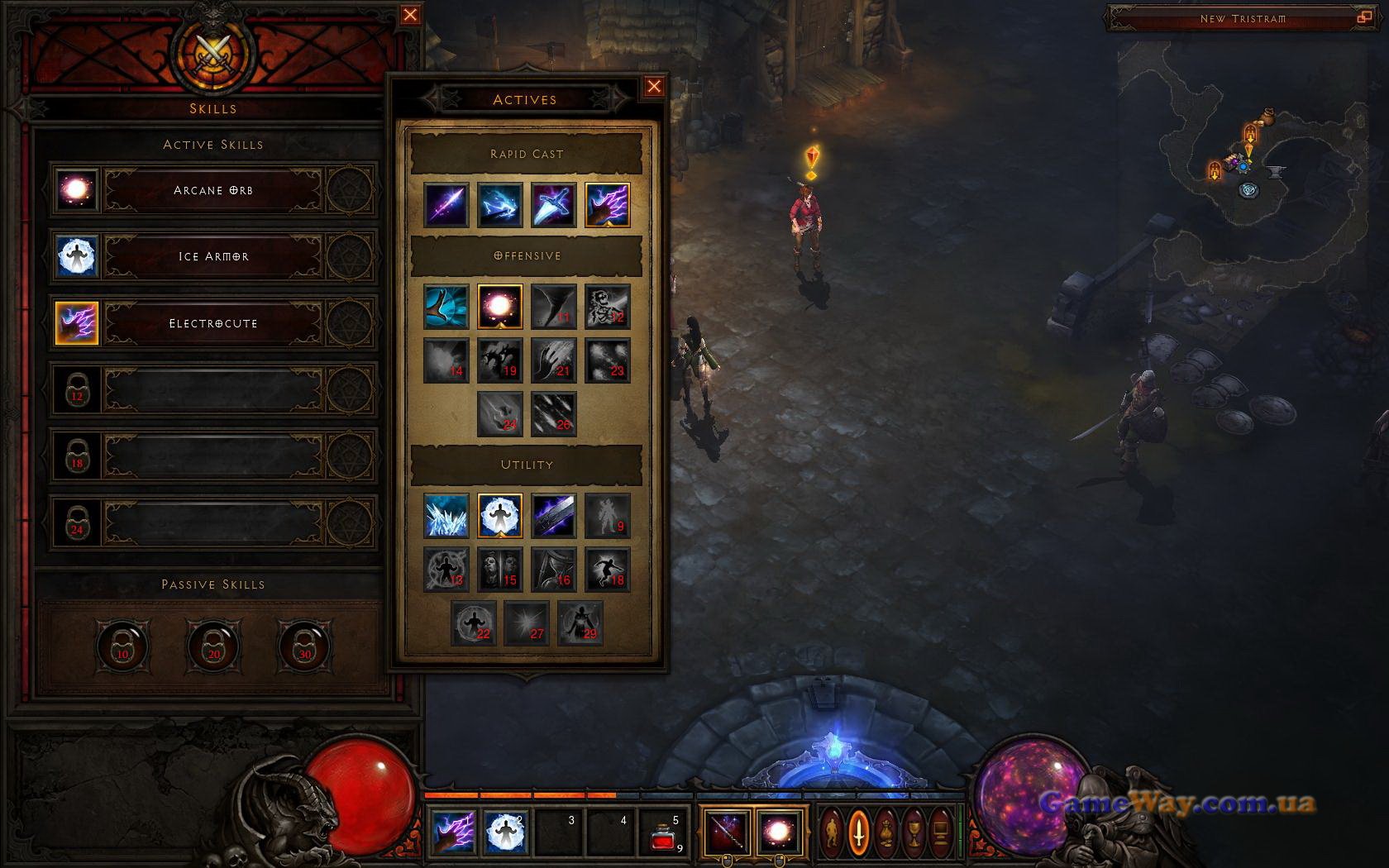Viewport: 1389px width, 868px height.
Task: Select the Arcane Orb active skill row
Action: point(213,190)
